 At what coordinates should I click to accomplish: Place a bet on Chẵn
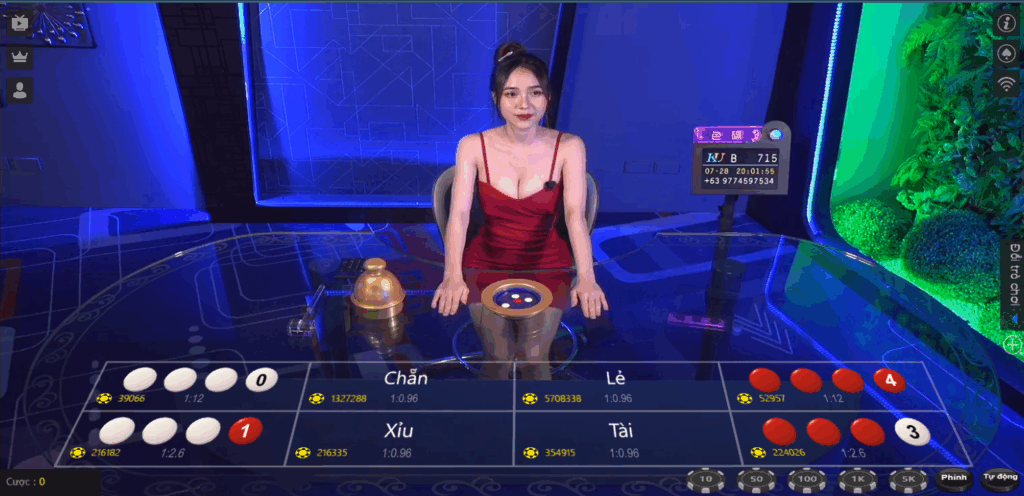(406, 386)
